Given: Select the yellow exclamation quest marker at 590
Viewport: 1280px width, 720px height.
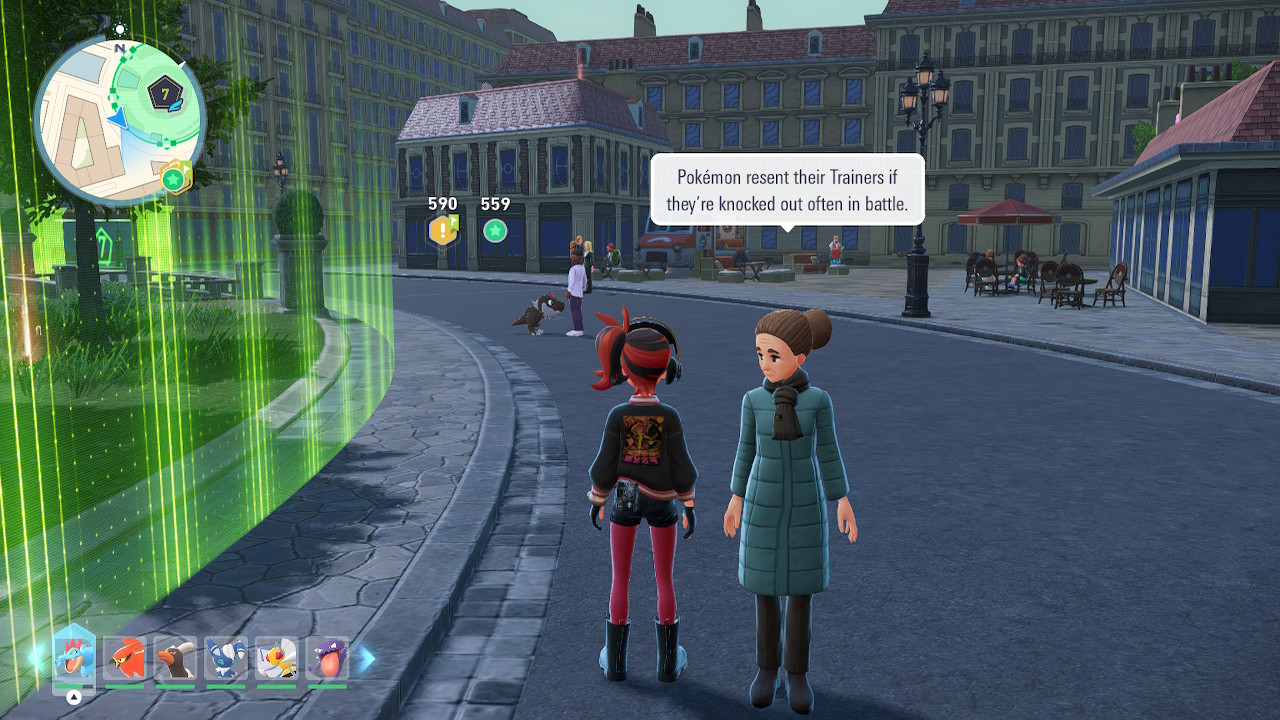Looking at the screenshot, I should pyautogui.click(x=442, y=231).
